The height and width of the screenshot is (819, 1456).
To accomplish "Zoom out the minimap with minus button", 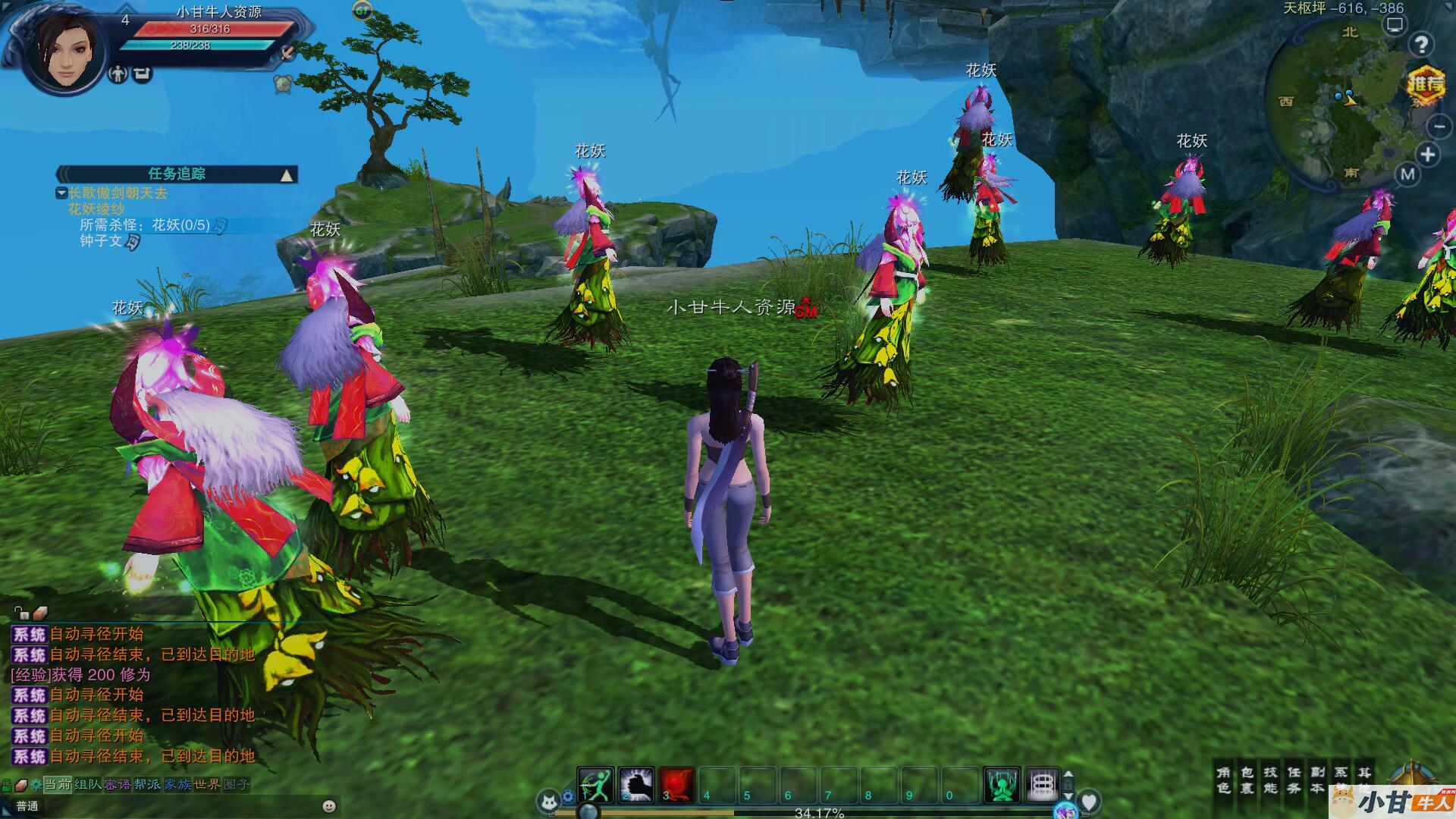I will point(1438,126).
